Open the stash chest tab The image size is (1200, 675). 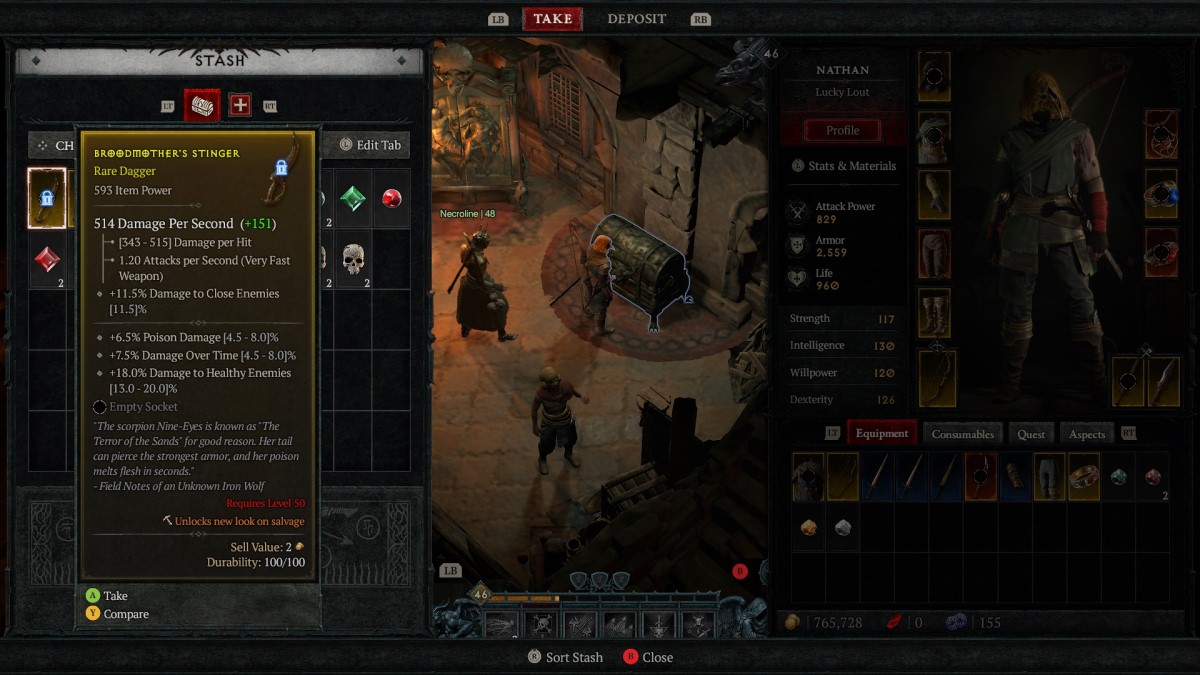point(202,105)
